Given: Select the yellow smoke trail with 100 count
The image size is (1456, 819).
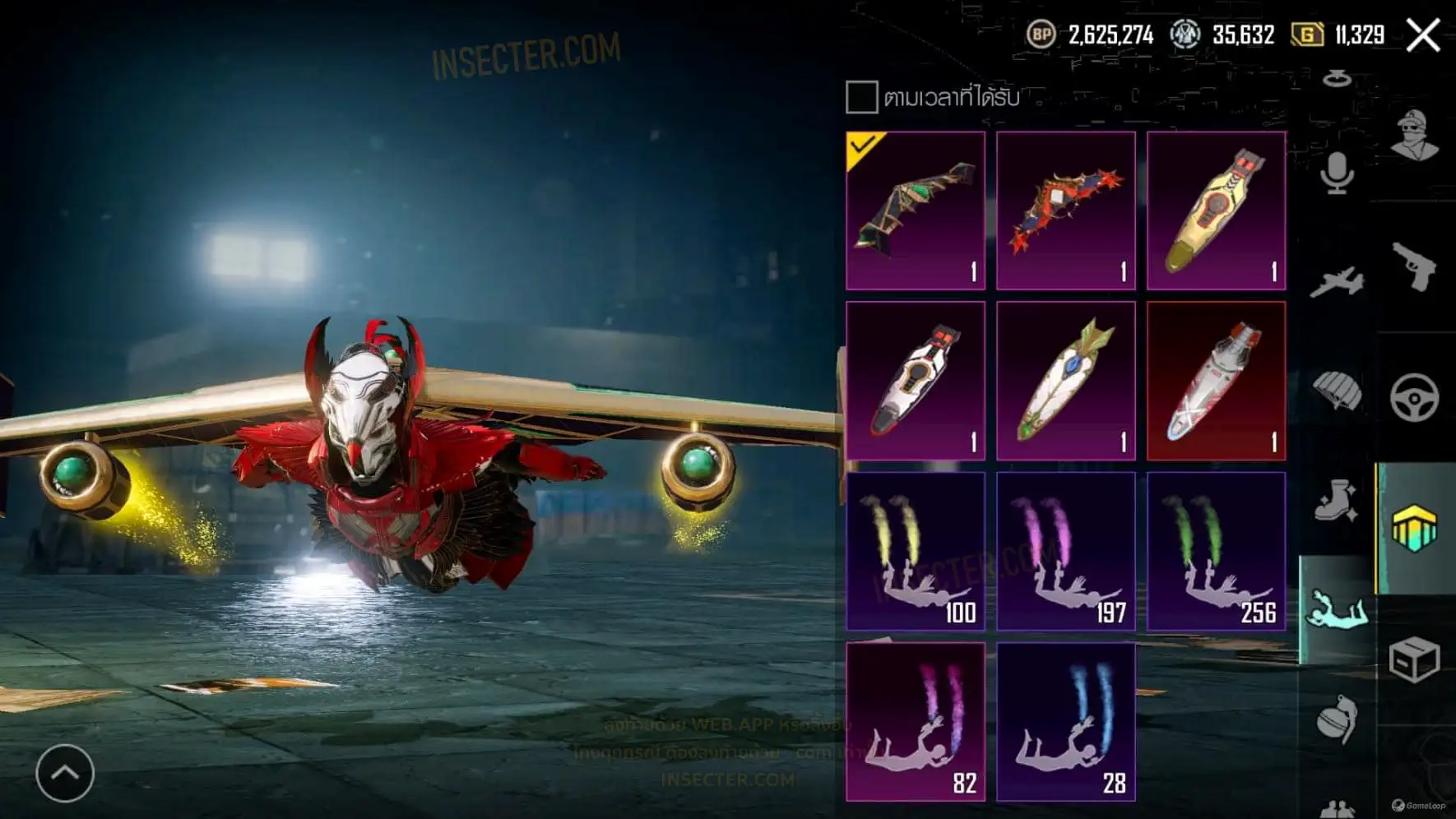Looking at the screenshot, I should point(916,551).
